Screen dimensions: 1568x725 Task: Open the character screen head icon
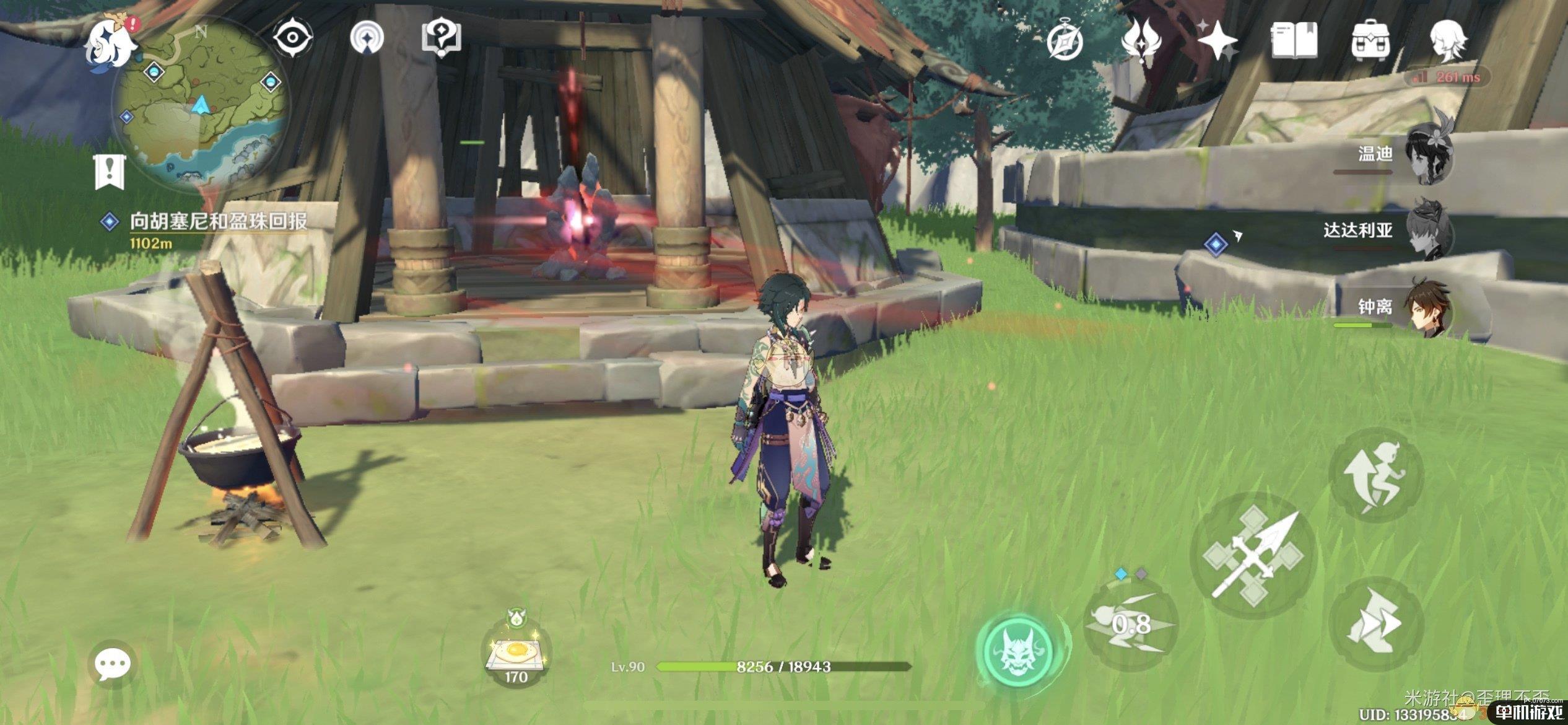pyautogui.click(x=1447, y=40)
